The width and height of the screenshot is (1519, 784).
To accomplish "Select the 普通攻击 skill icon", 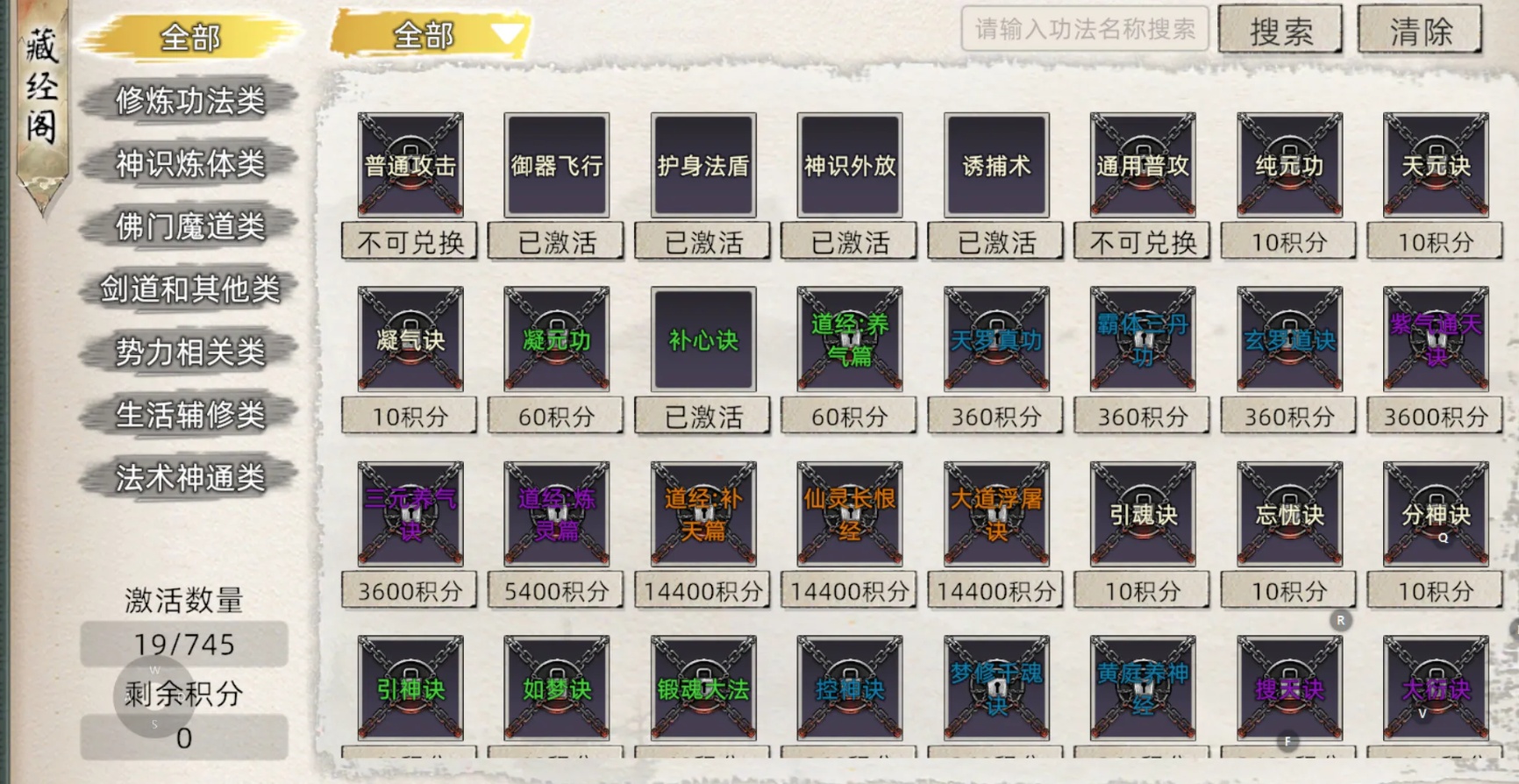I will pos(410,165).
